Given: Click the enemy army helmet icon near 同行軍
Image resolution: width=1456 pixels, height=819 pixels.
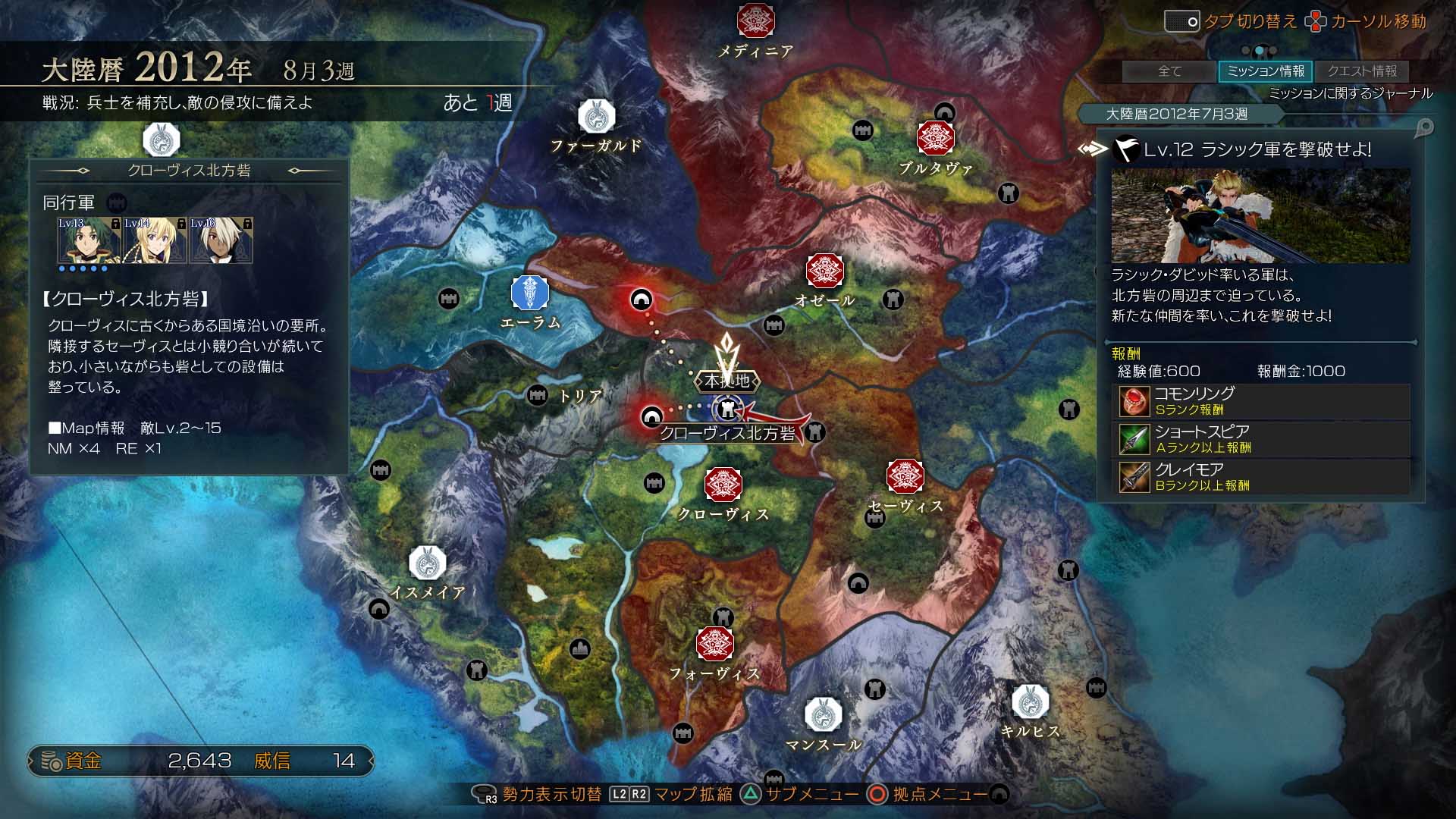Looking at the screenshot, I should [115, 202].
